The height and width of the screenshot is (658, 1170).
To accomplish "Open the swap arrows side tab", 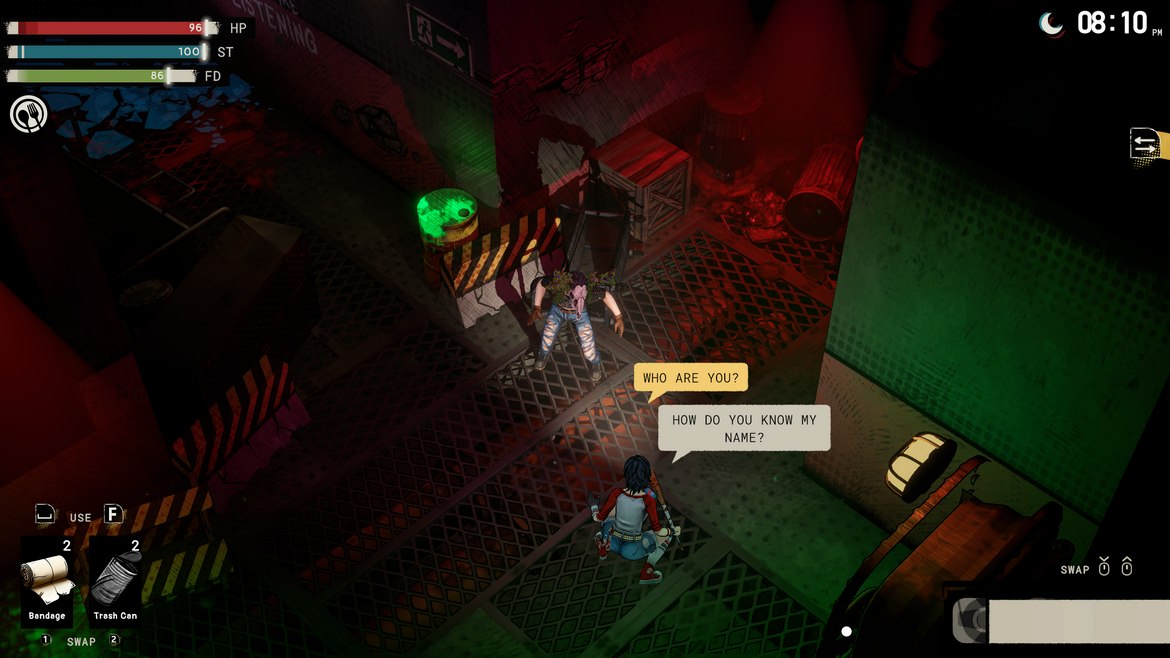I will [1146, 145].
